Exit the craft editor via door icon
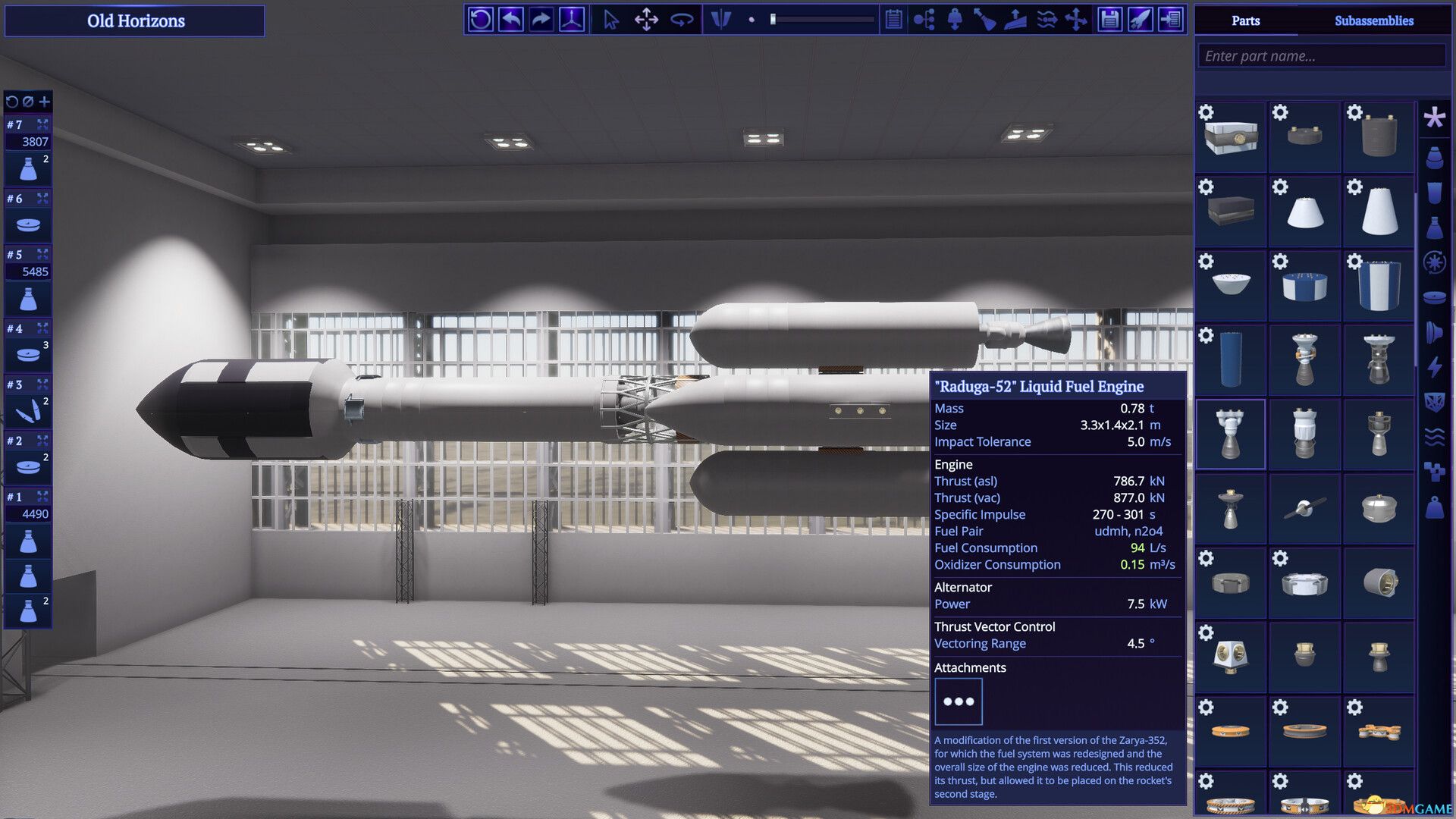 tap(1170, 20)
